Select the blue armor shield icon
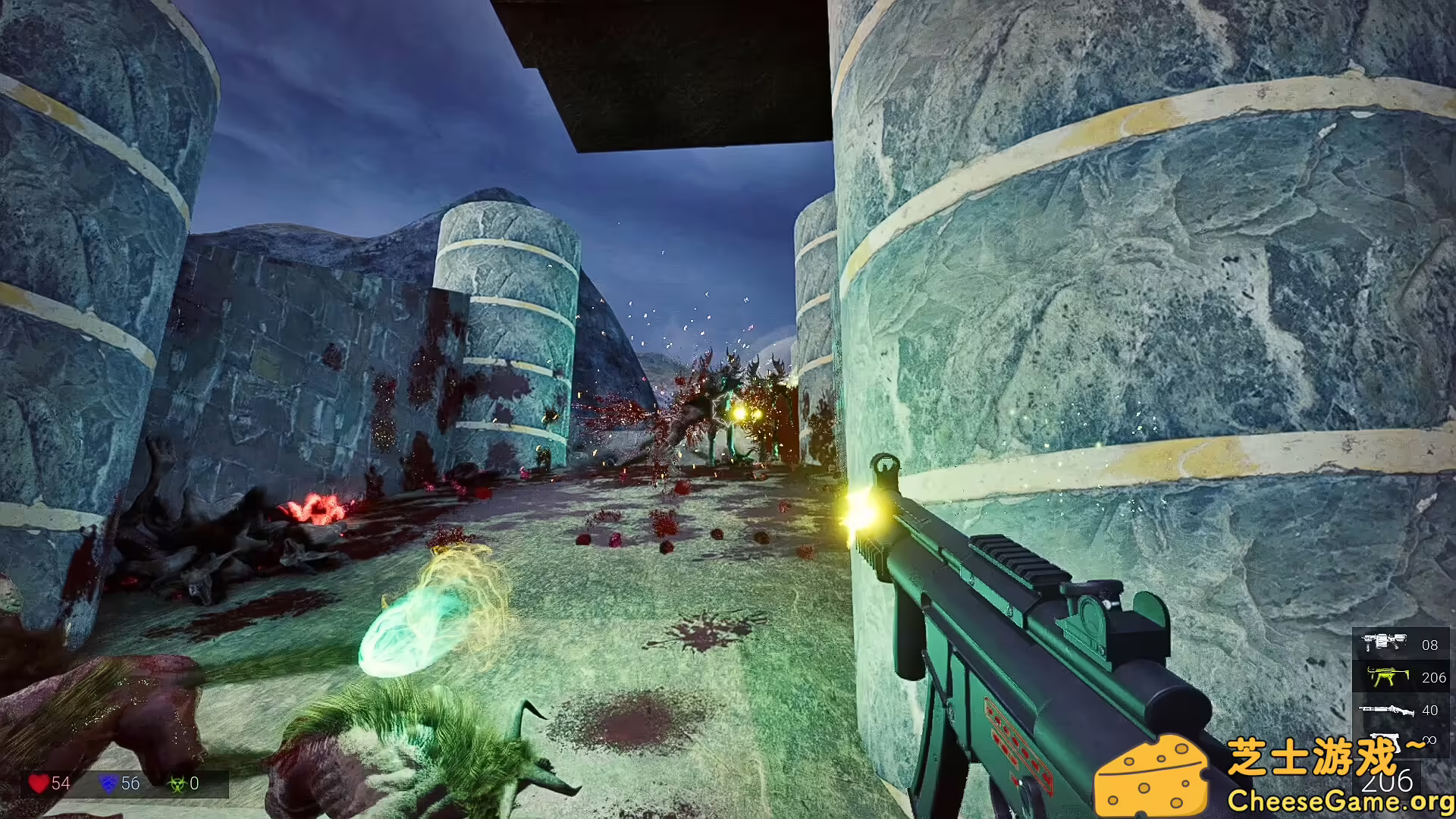Image resolution: width=1456 pixels, height=819 pixels. 108,783
